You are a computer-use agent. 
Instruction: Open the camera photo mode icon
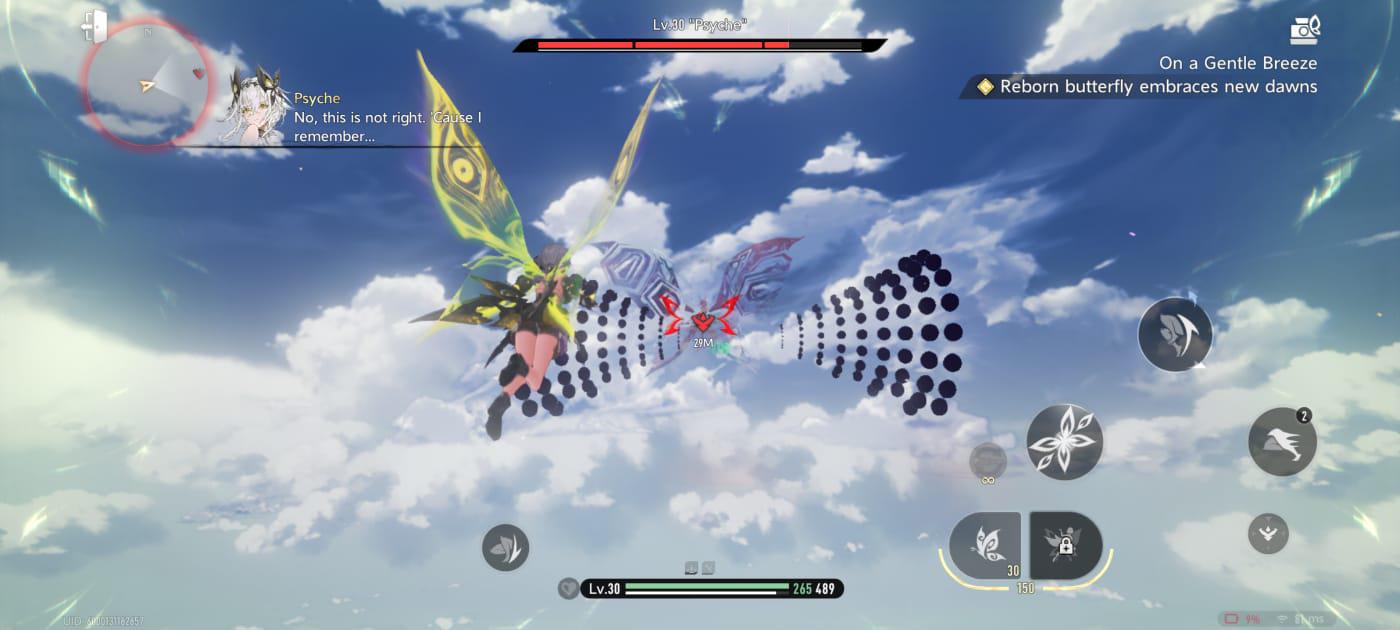(x=1304, y=28)
